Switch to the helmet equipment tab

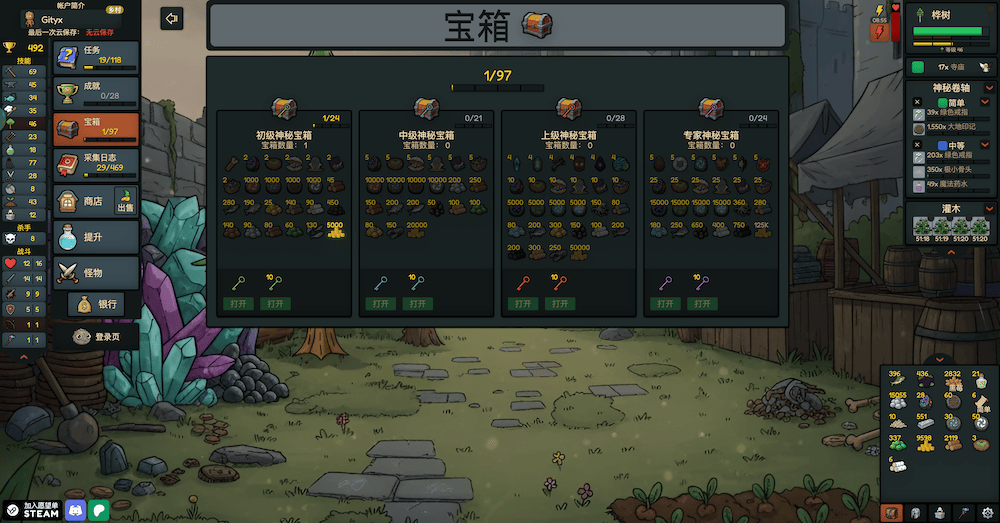tap(914, 511)
